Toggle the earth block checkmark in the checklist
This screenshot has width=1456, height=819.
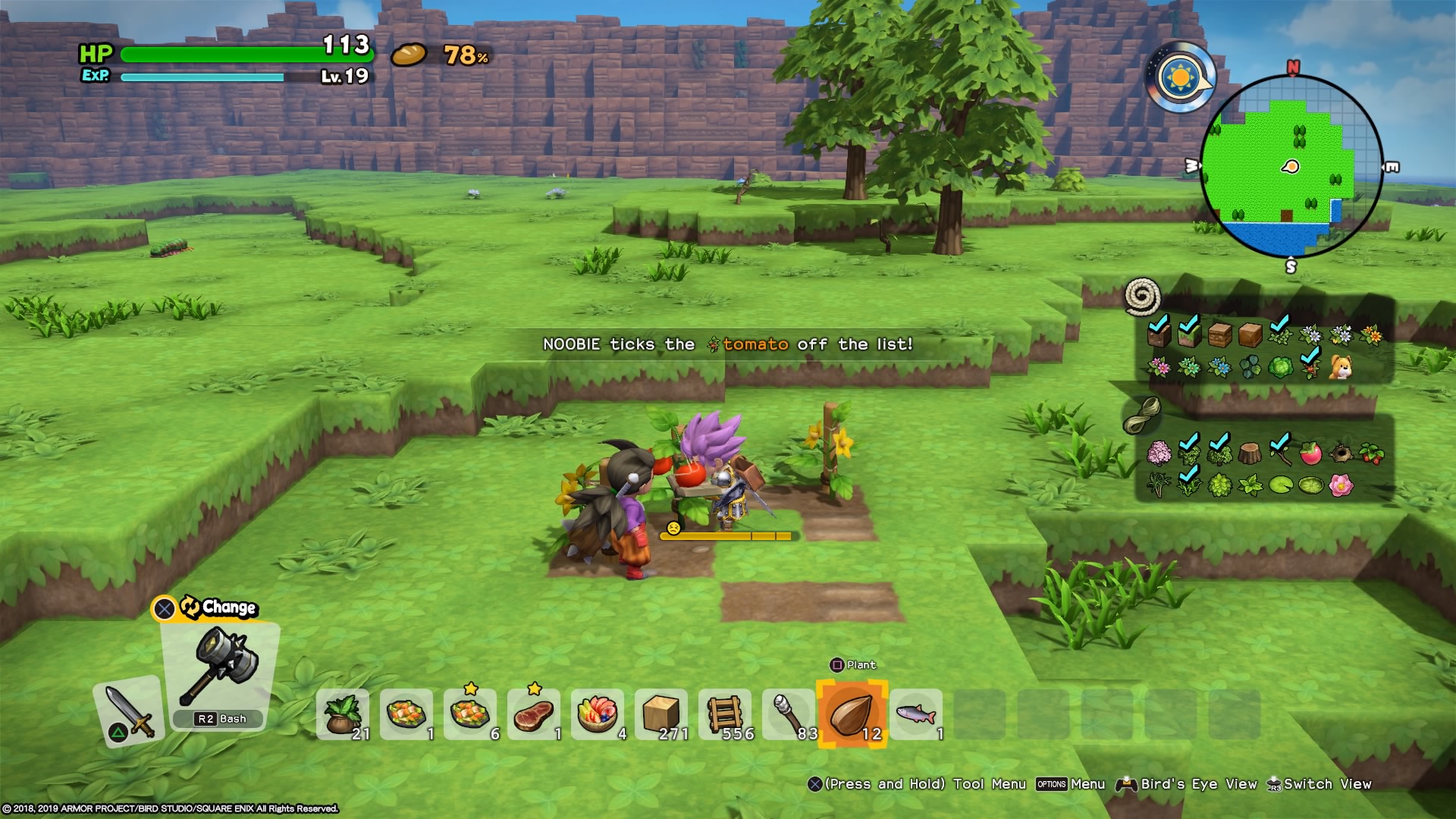1159,335
